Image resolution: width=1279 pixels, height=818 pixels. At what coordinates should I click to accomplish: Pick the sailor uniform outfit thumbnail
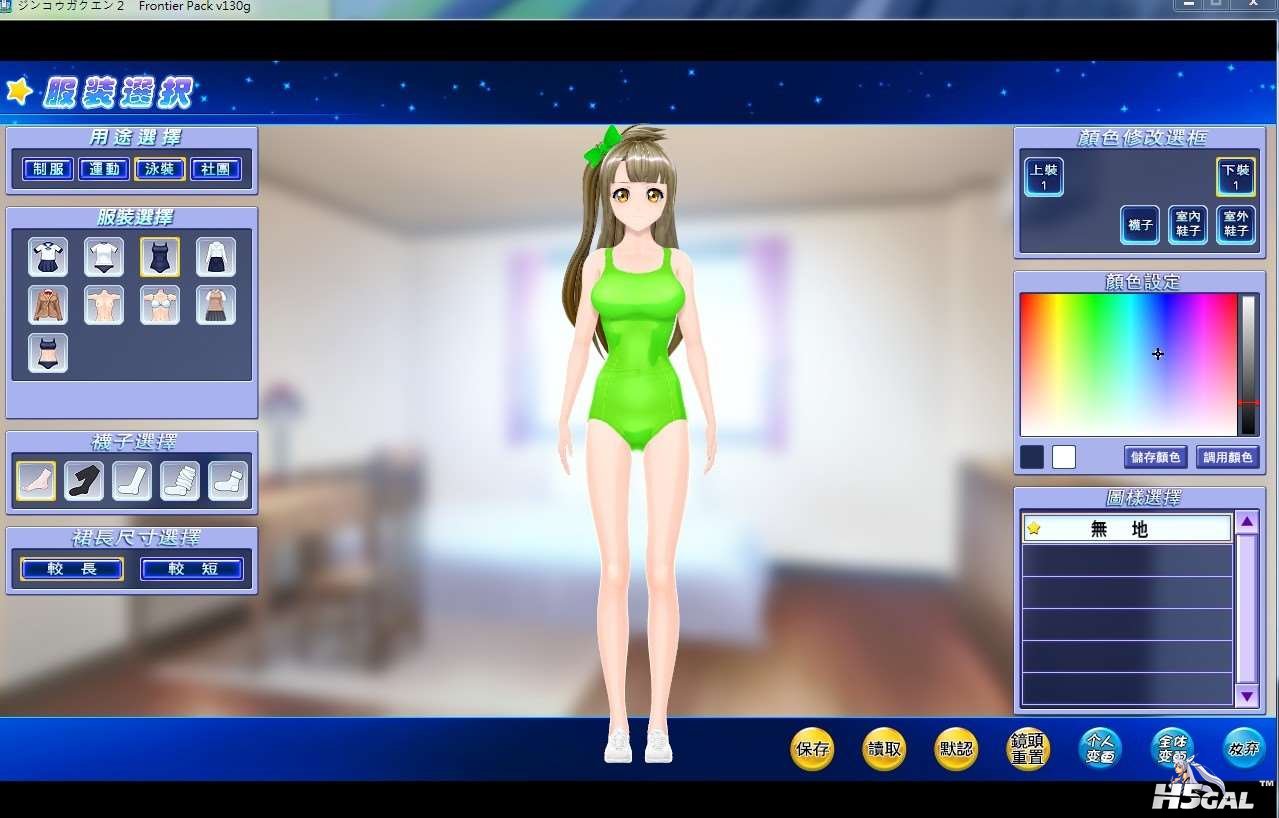tap(48, 257)
